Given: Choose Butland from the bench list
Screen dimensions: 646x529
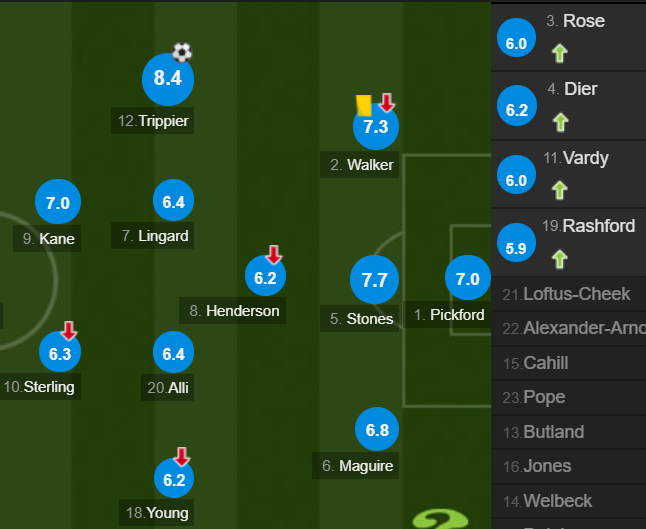Looking at the screenshot, I should click(568, 432).
